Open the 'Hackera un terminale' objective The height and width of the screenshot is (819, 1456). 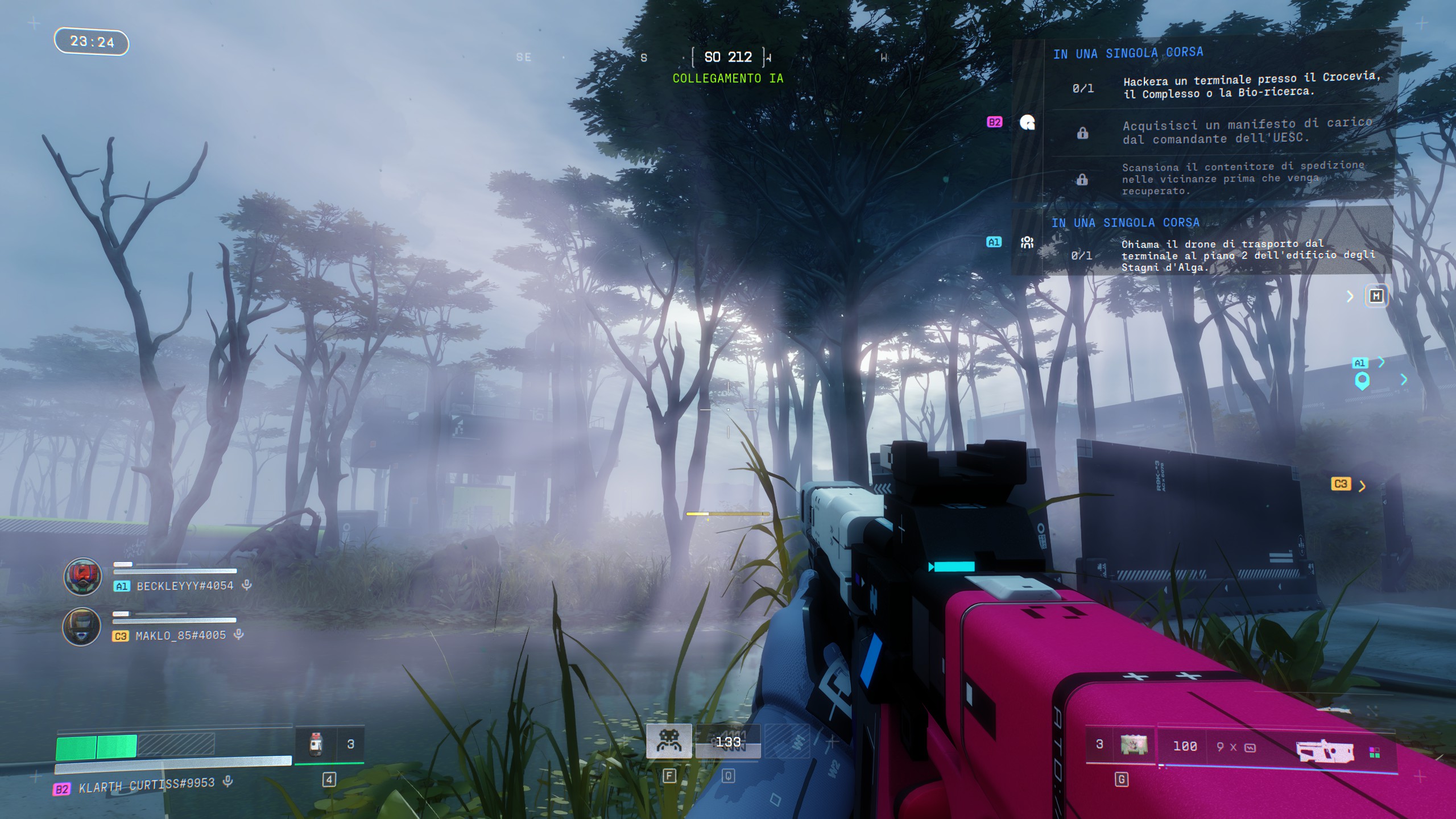(1250, 85)
